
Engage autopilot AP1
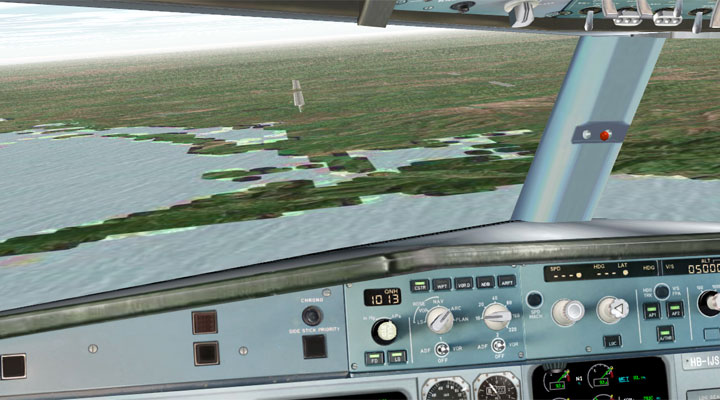click(x=652, y=311)
